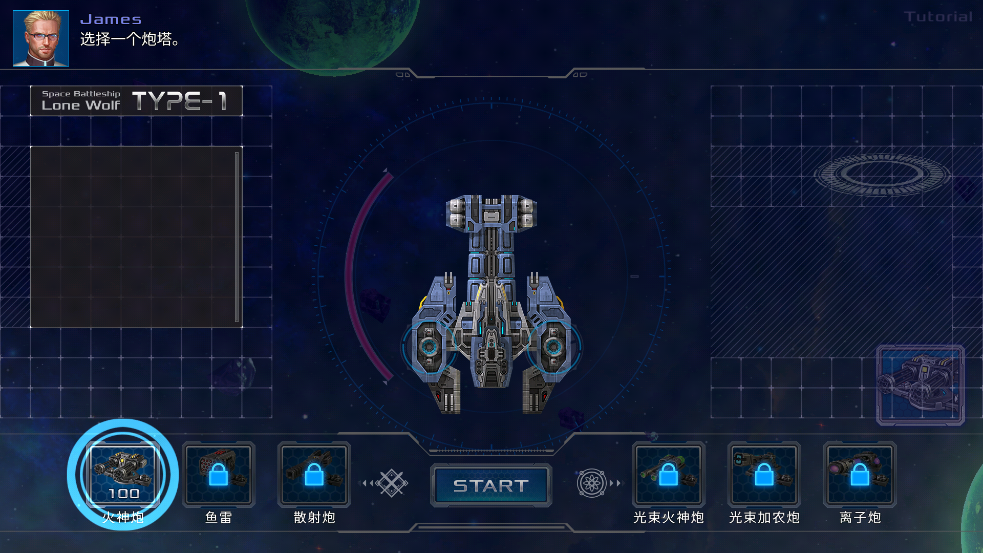The image size is (983, 553).
Task: Open the turret preview thumbnail on the right
Action: coord(920,385)
